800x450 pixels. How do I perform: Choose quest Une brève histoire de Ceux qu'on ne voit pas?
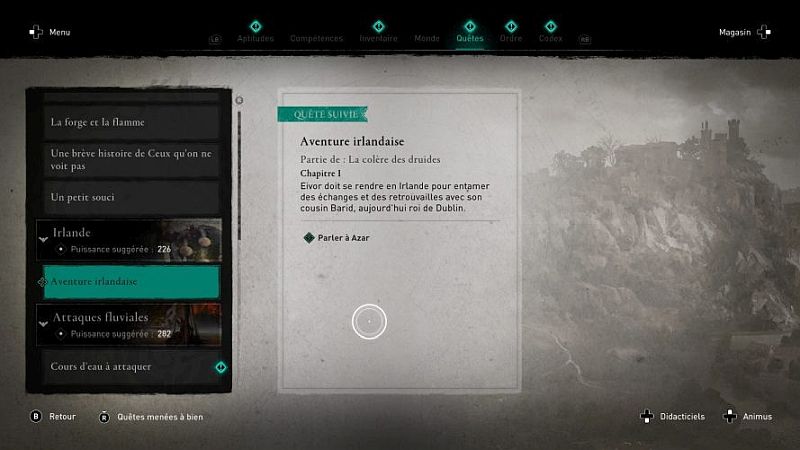point(128,160)
